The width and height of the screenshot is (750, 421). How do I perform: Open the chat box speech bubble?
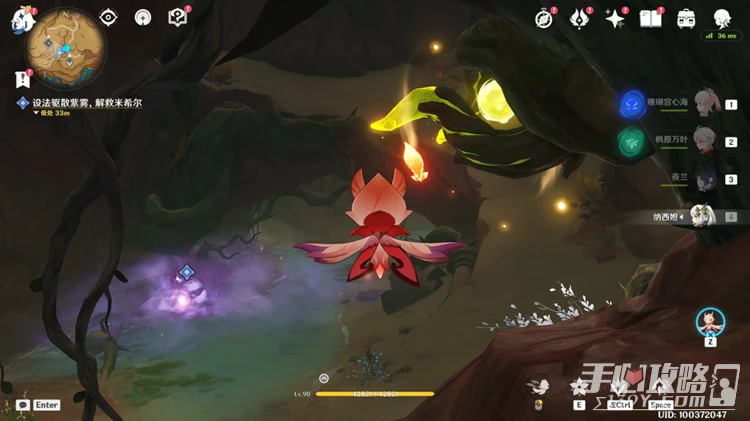(x=22, y=405)
